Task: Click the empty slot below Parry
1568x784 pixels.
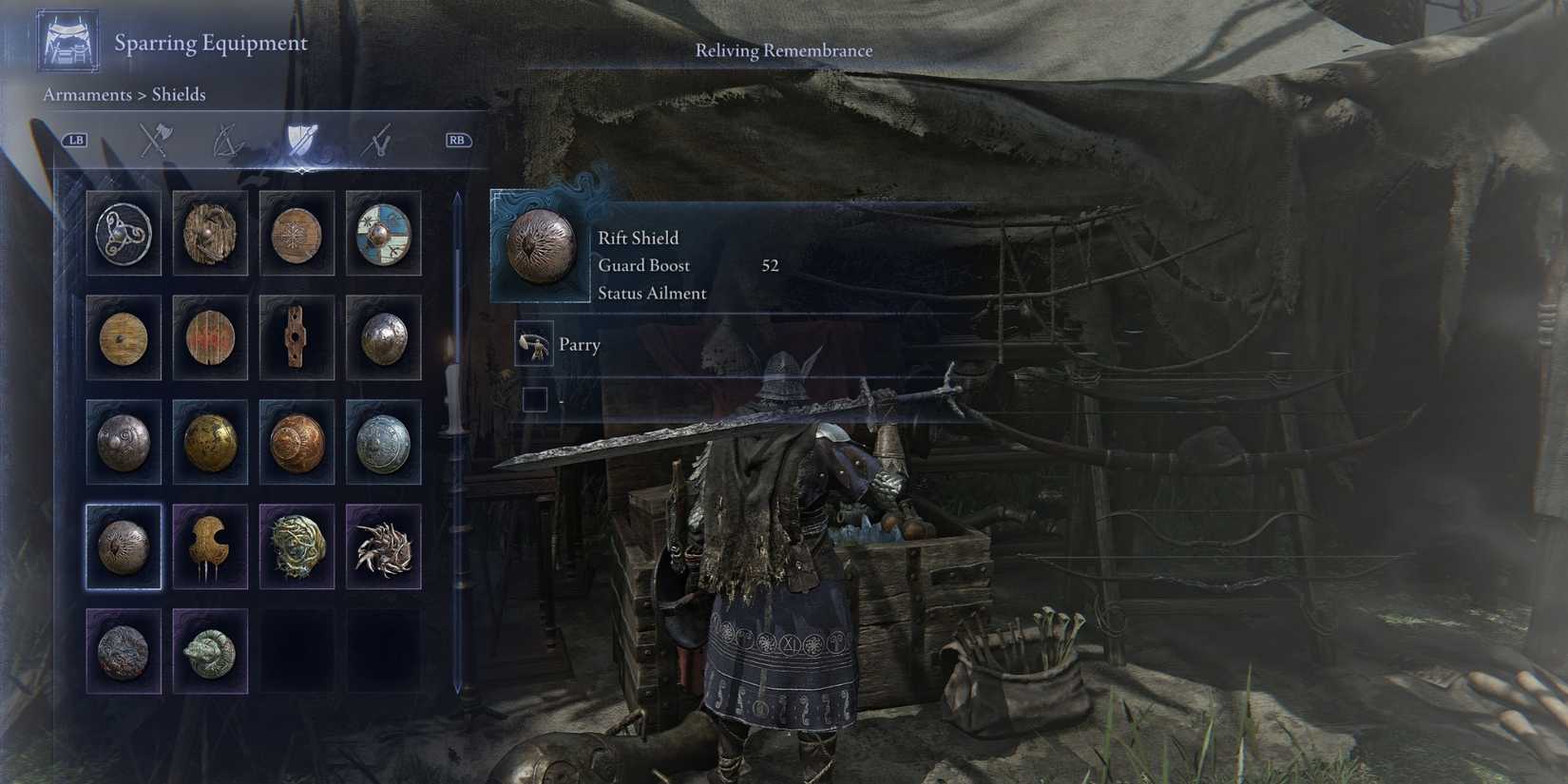Action: click(x=535, y=399)
